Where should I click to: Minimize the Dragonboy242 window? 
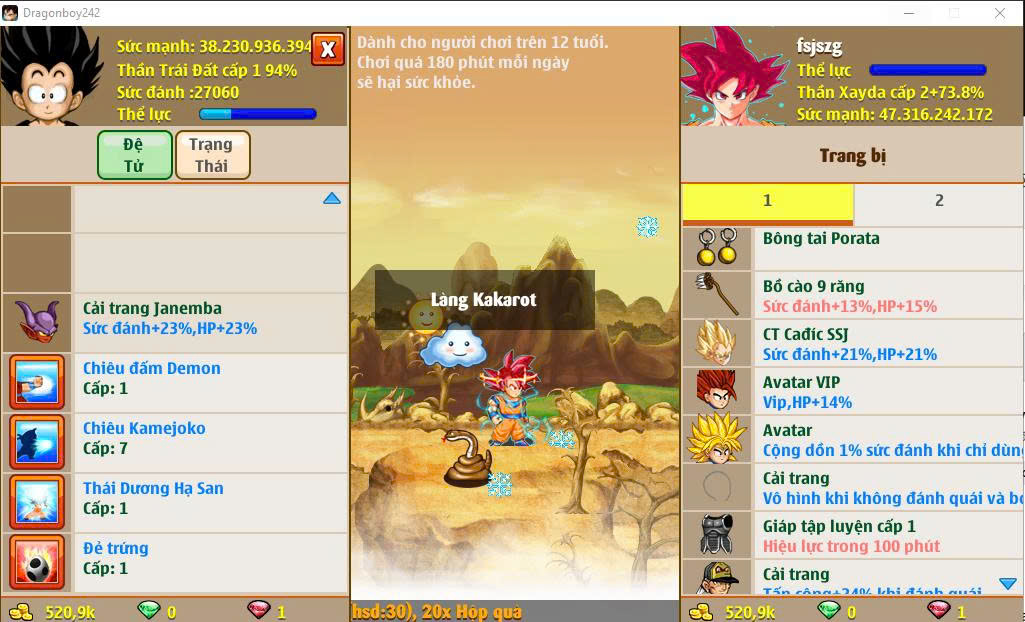click(x=908, y=13)
